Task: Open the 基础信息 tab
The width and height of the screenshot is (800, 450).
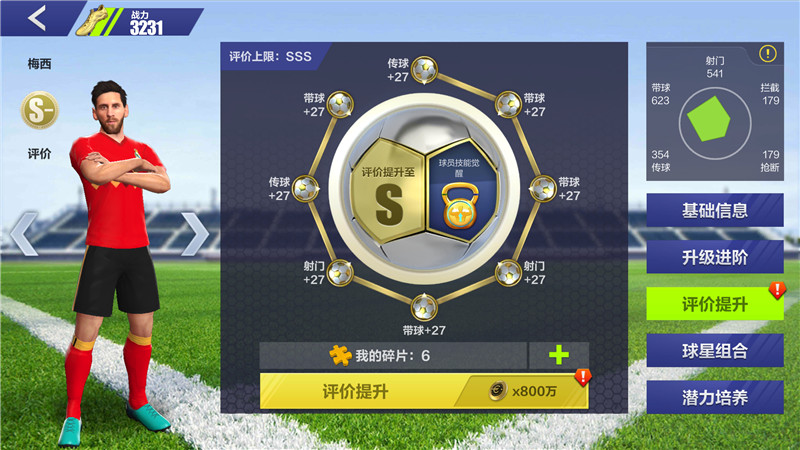Action: click(714, 210)
